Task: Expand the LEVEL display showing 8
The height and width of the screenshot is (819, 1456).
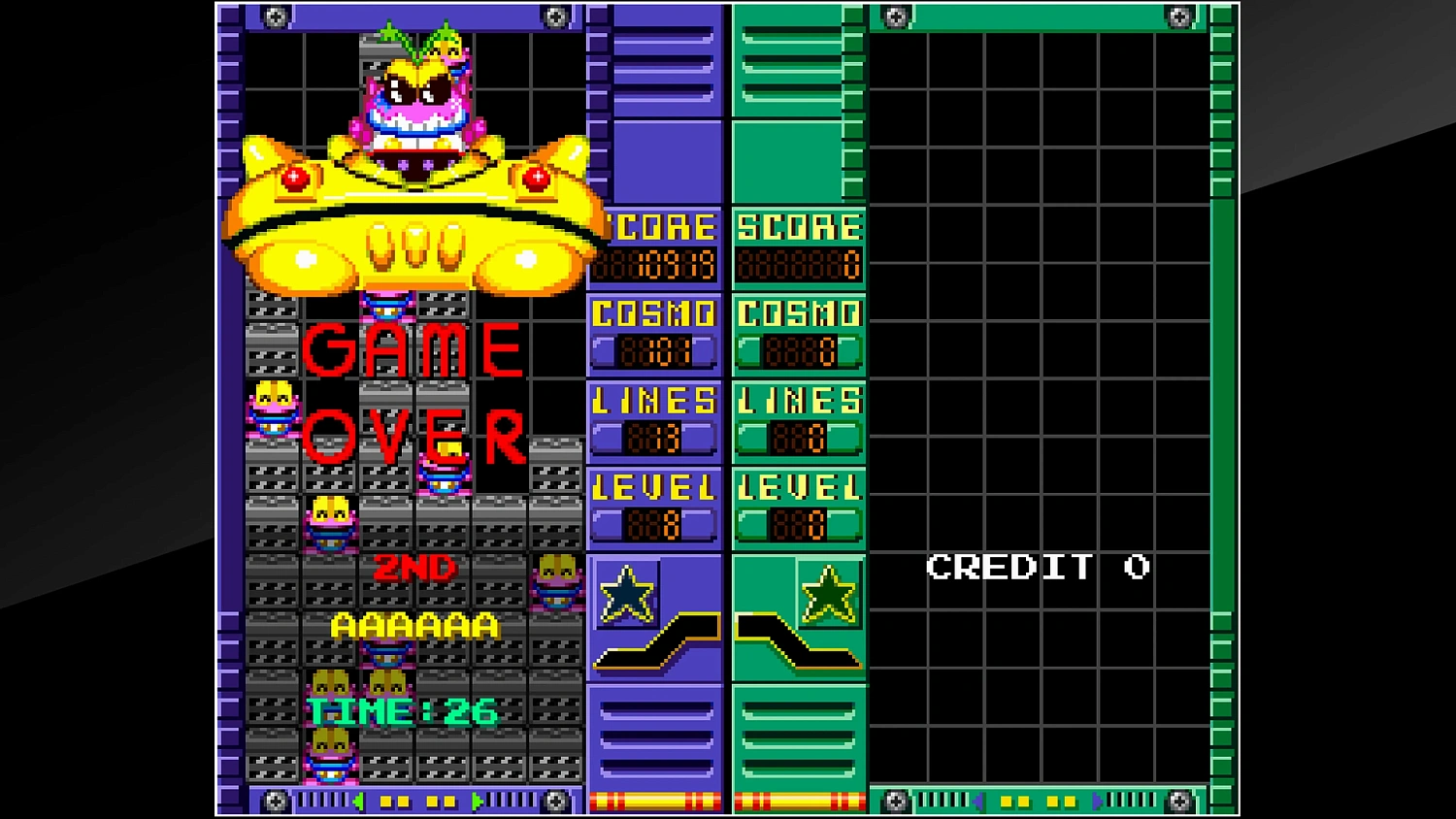Action: [655, 505]
